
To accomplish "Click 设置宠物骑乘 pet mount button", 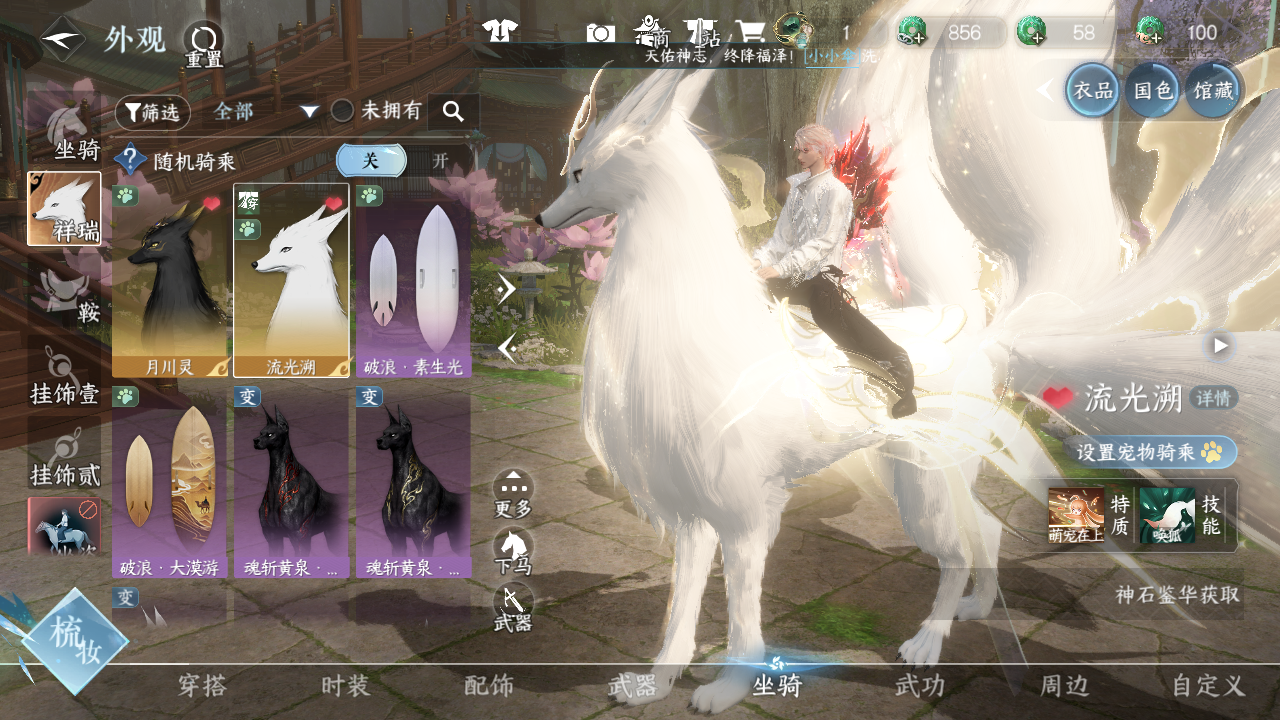I will click(x=1149, y=452).
